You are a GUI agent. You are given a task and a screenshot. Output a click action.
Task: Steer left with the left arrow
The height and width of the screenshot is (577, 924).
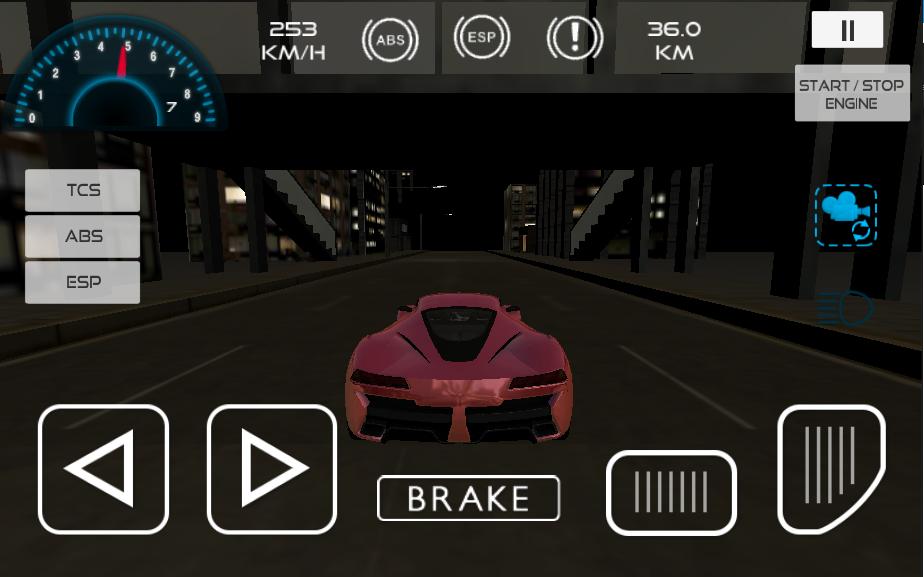103,469
